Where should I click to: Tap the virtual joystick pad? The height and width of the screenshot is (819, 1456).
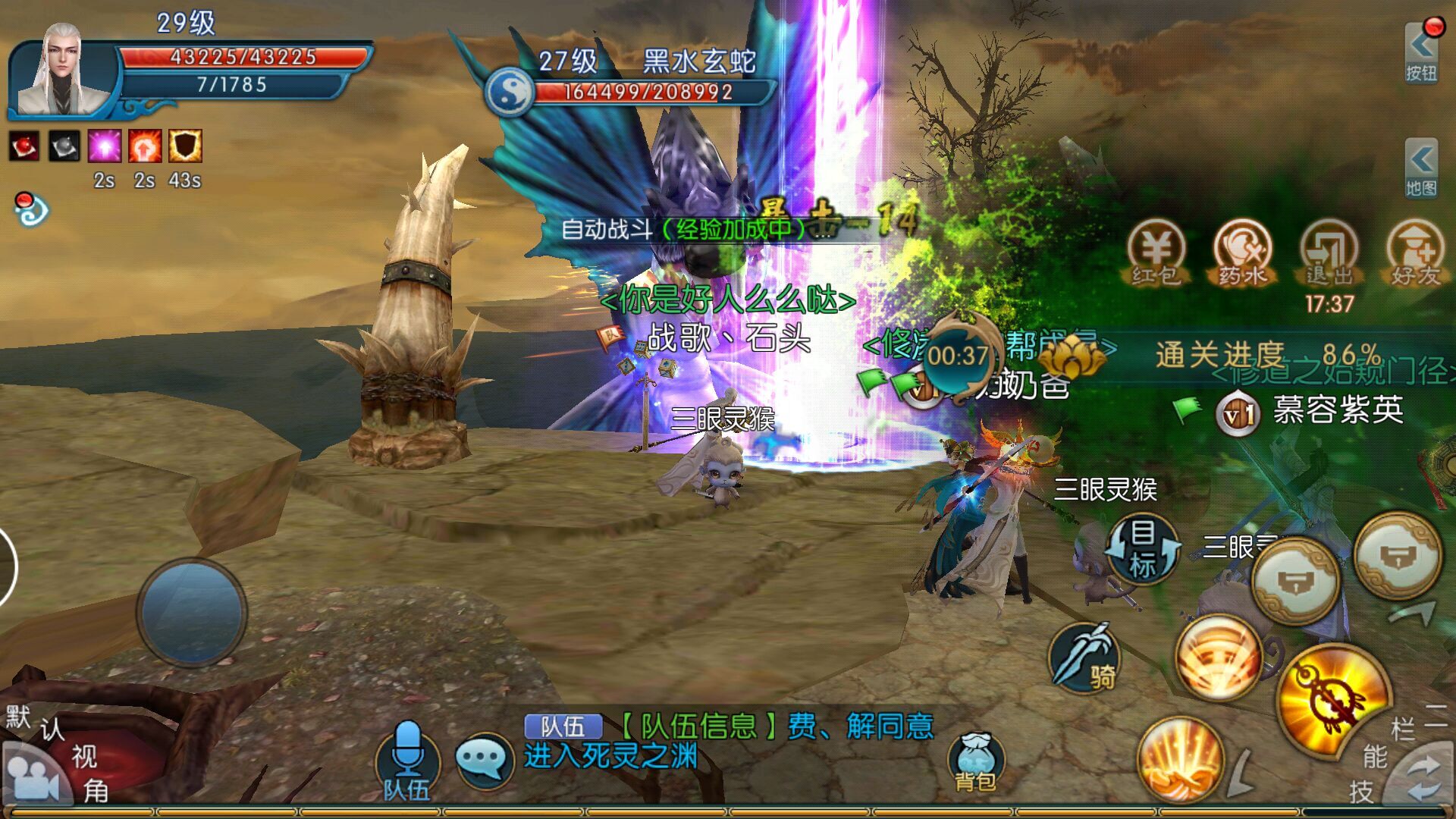[x=191, y=612]
